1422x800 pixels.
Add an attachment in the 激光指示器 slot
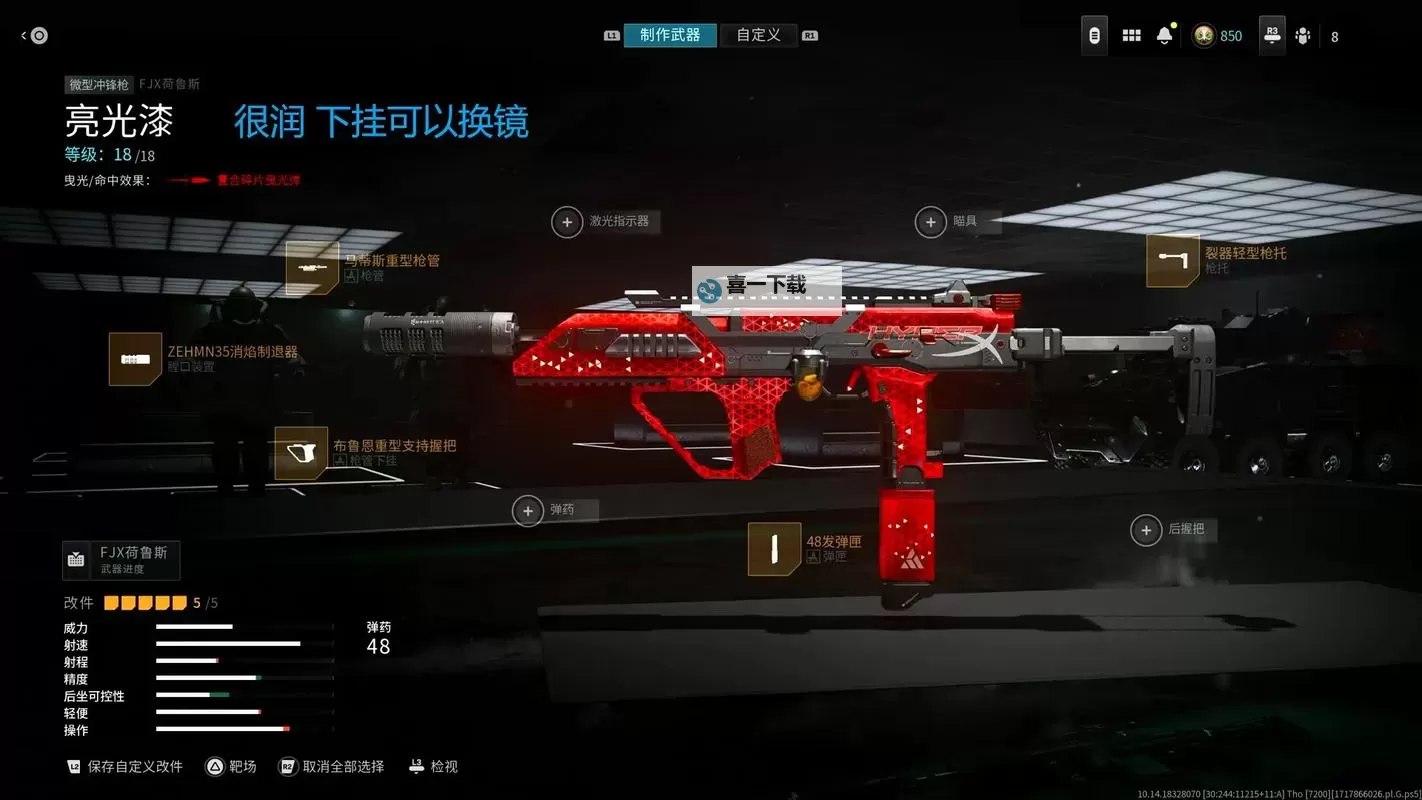567,221
